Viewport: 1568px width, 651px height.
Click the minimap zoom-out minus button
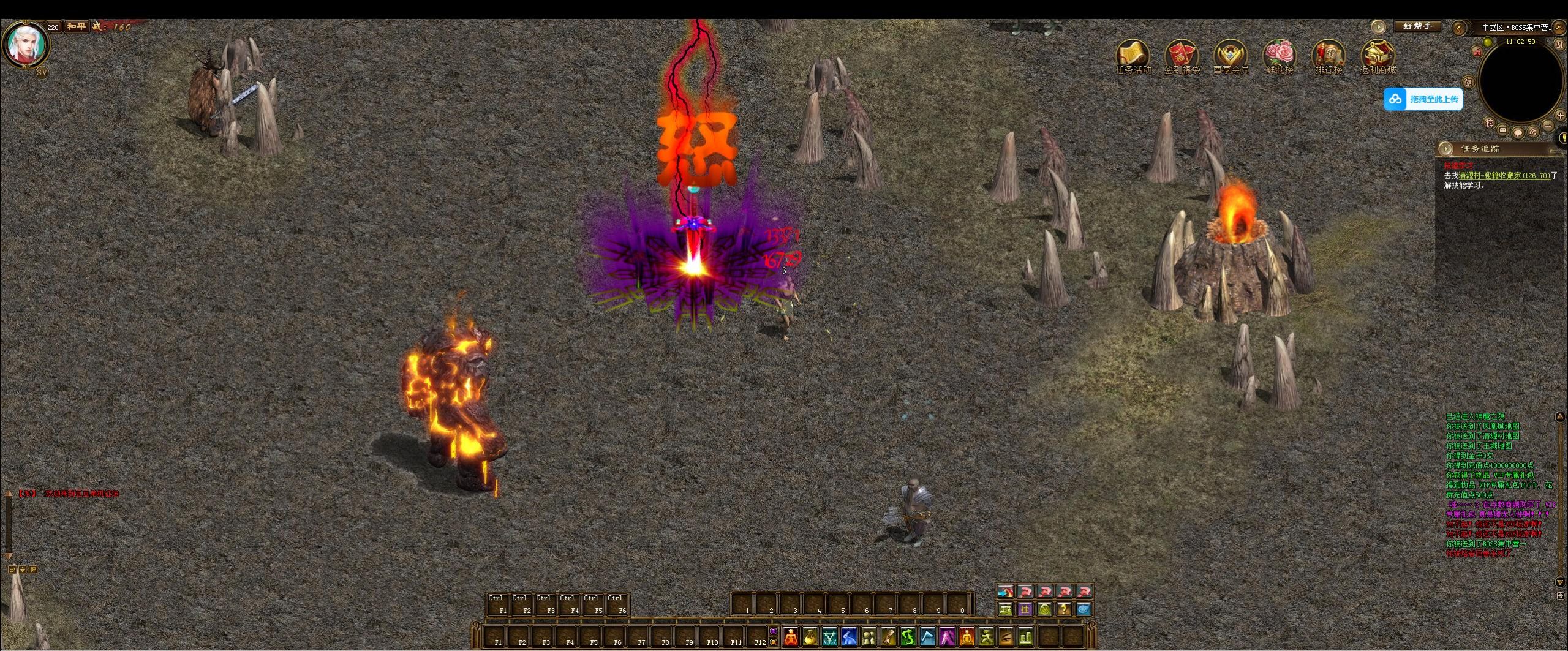tap(1548, 126)
